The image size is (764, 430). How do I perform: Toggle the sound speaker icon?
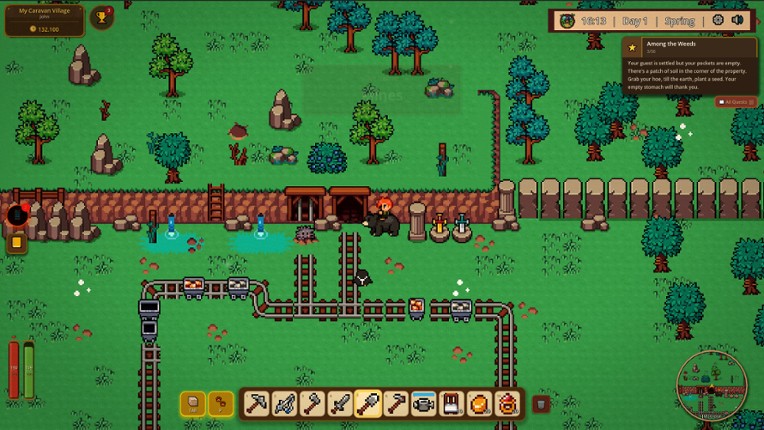pyautogui.click(x=738, y=20)
